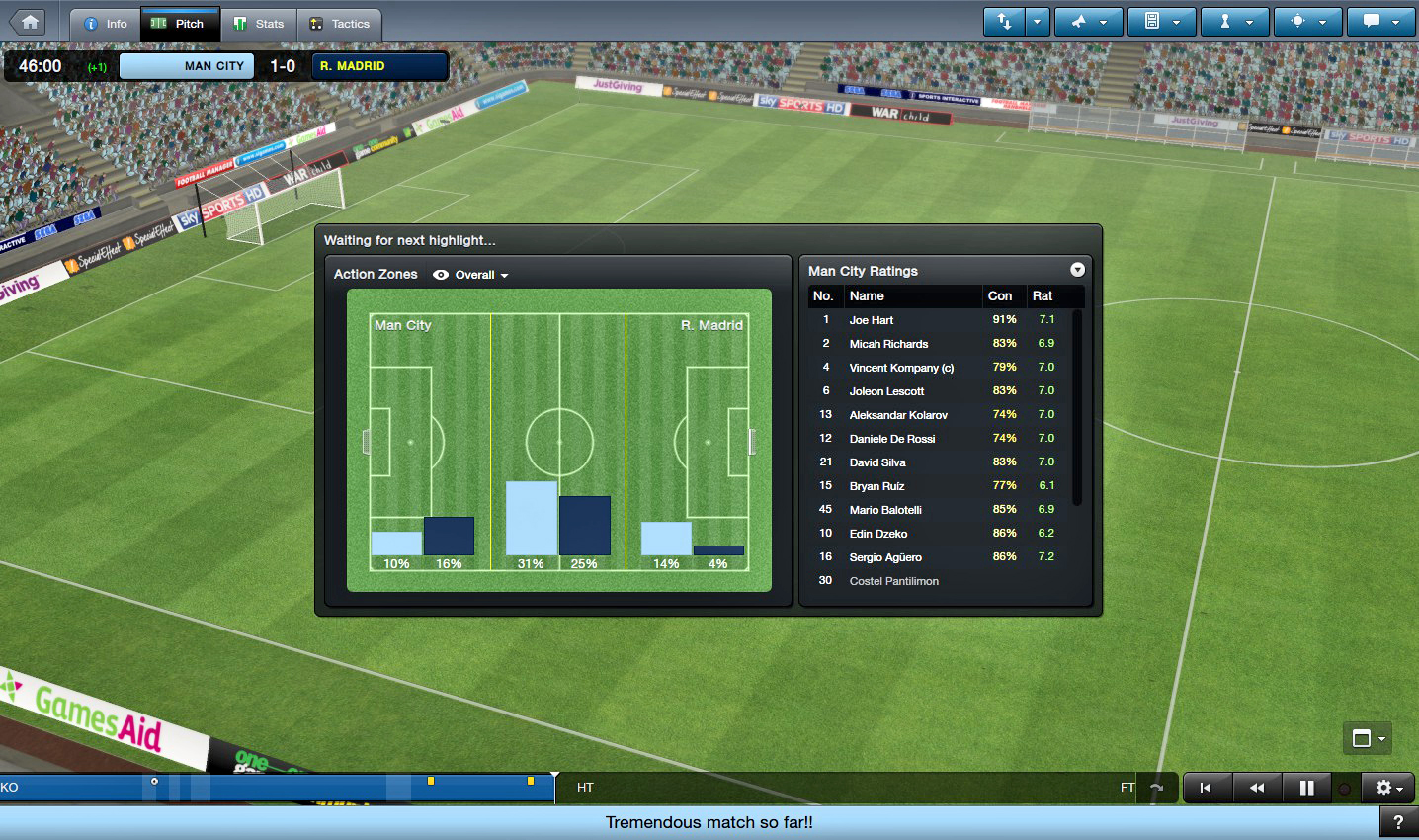Click the yellow marker on the match timeline
This screenshot has width=1419, height=840.
(430, 781)
